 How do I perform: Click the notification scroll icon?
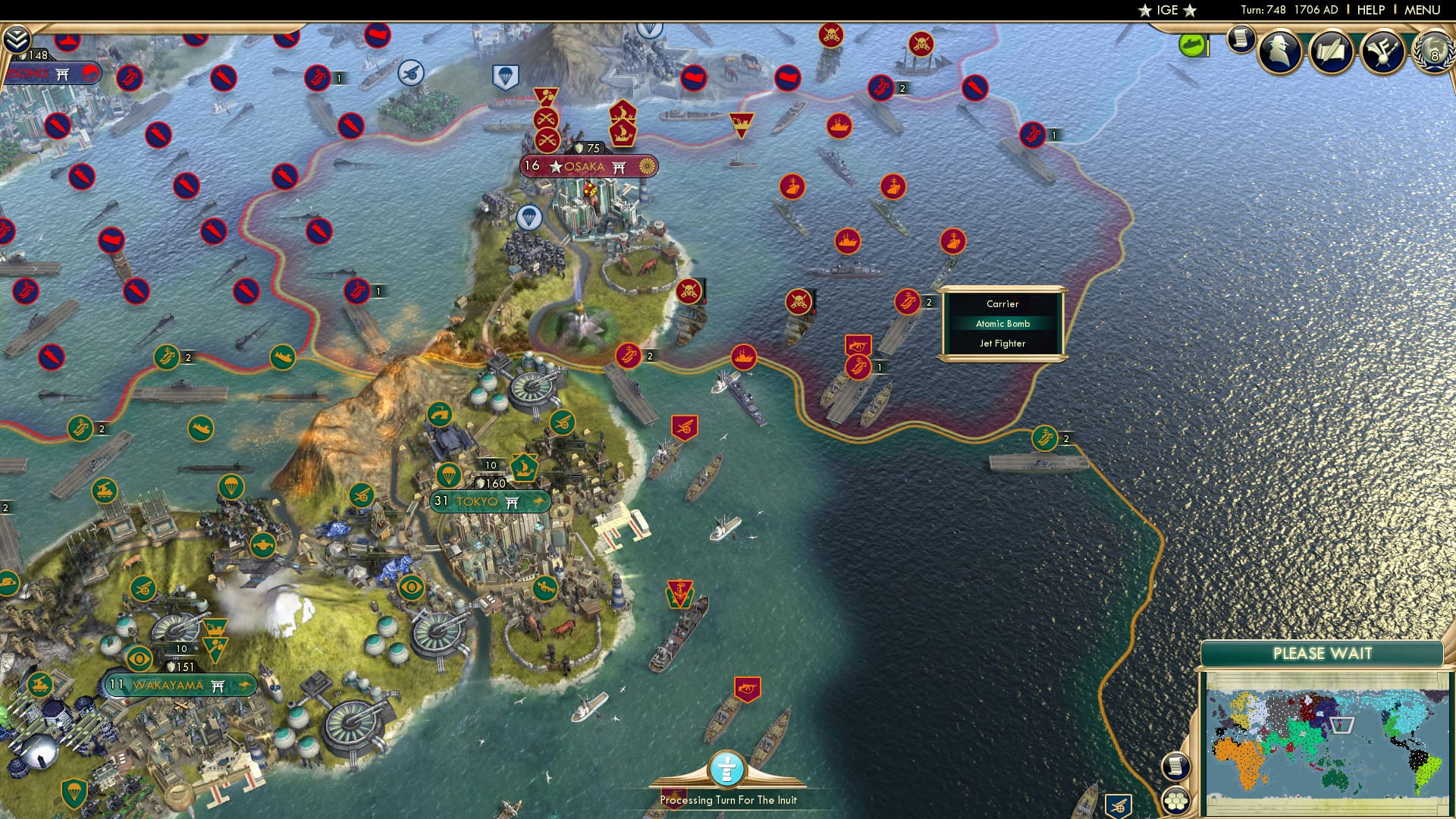tap(1242, 40)
